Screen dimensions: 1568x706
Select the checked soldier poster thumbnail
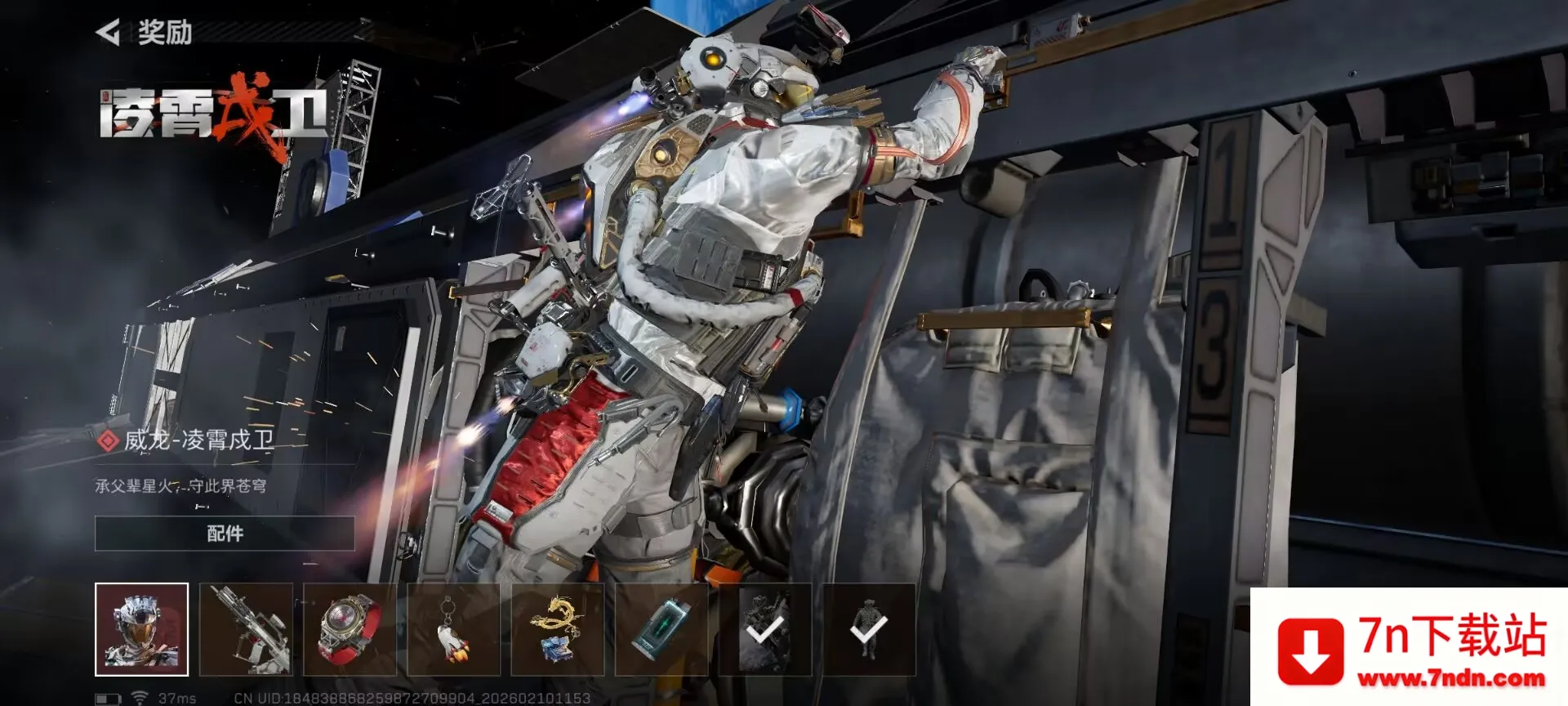pos(765,629)
